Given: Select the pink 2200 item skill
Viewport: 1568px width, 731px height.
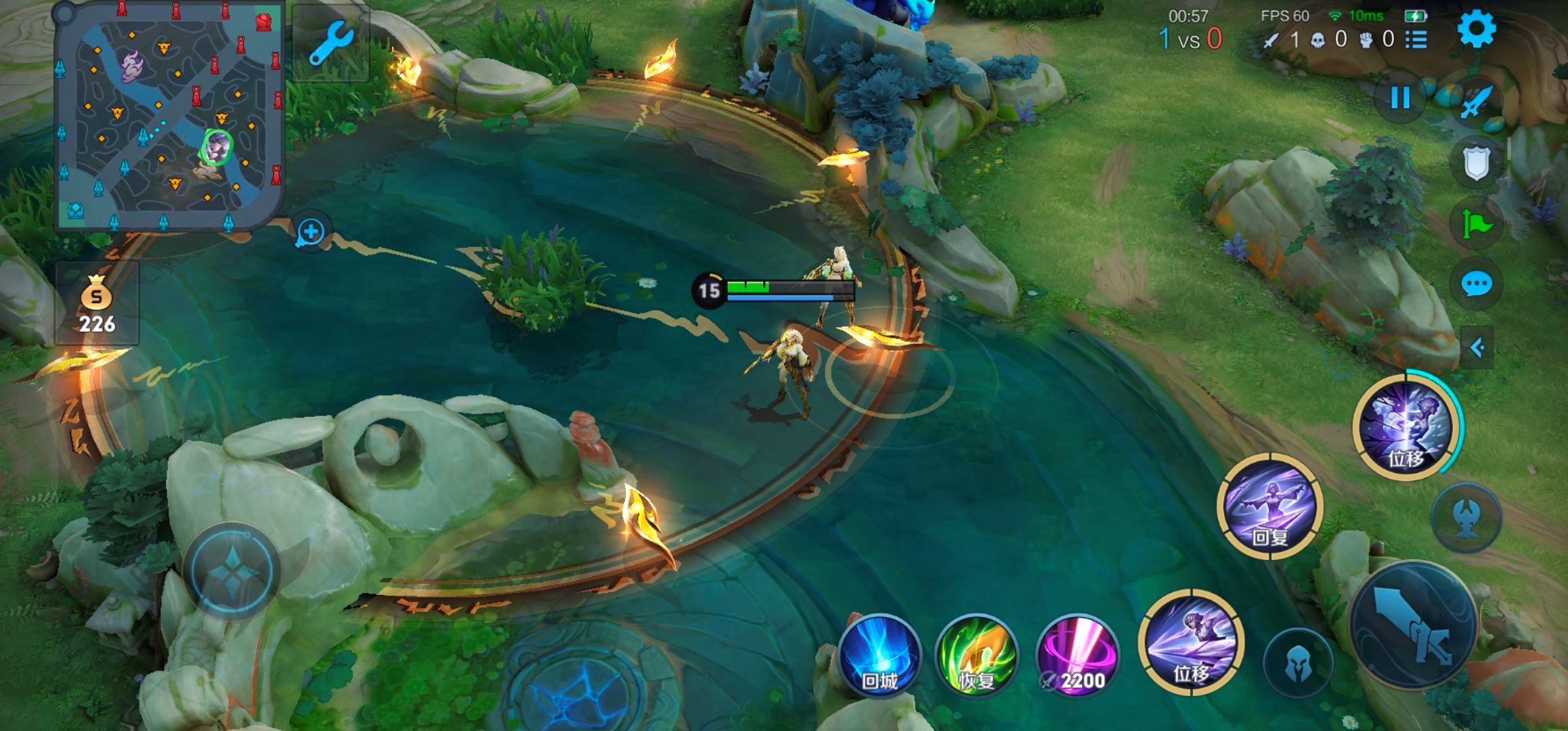Looking at the screenshot, I should point(1077,656).
